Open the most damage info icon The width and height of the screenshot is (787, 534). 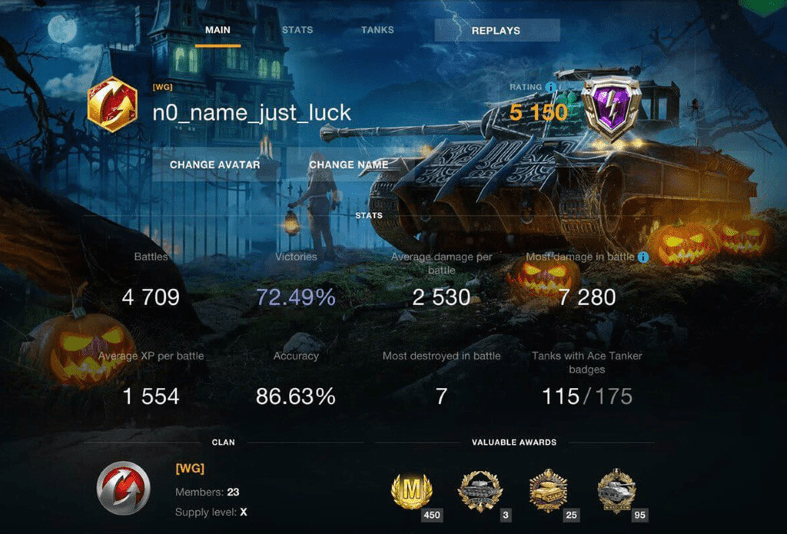(x=643, y=257)
